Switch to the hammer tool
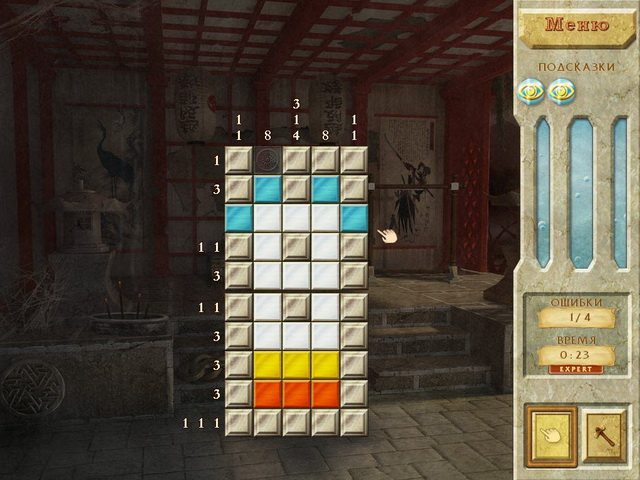The width and height of the screenshot is (640, 480). 603,435
